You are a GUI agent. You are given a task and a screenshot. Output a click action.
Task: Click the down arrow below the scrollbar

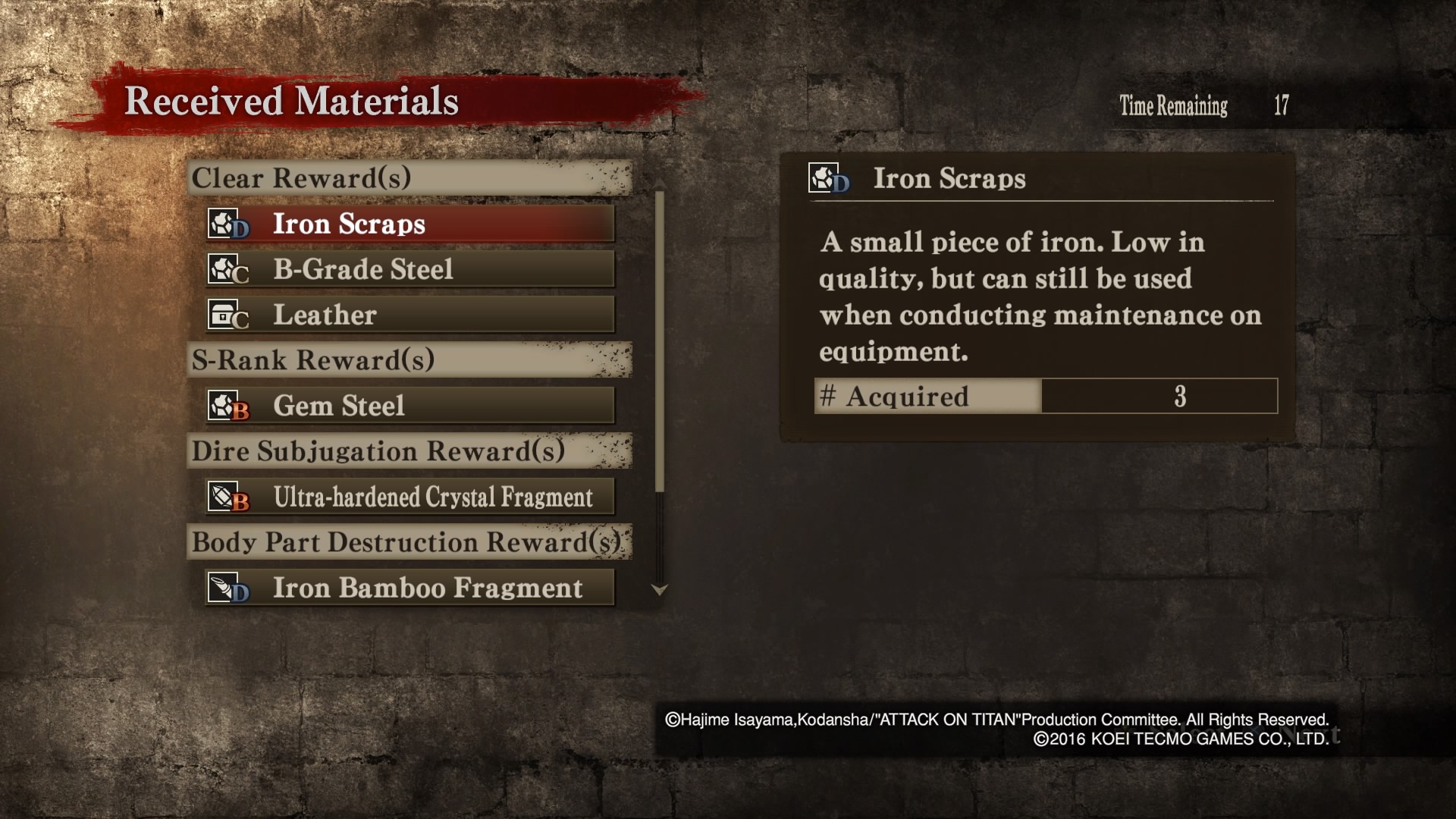tap(660, 590)
